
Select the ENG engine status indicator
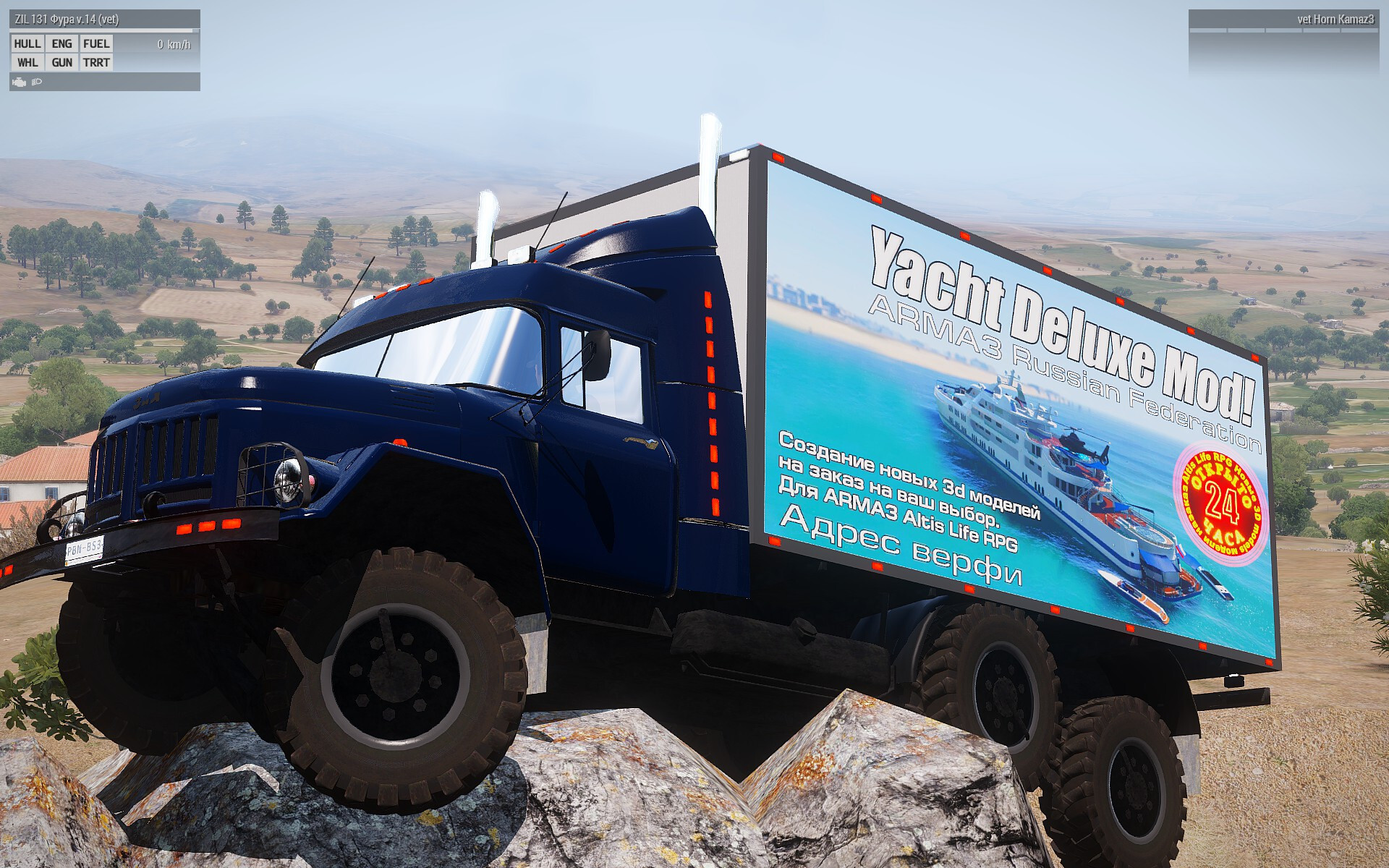click(x=62, y=44)
